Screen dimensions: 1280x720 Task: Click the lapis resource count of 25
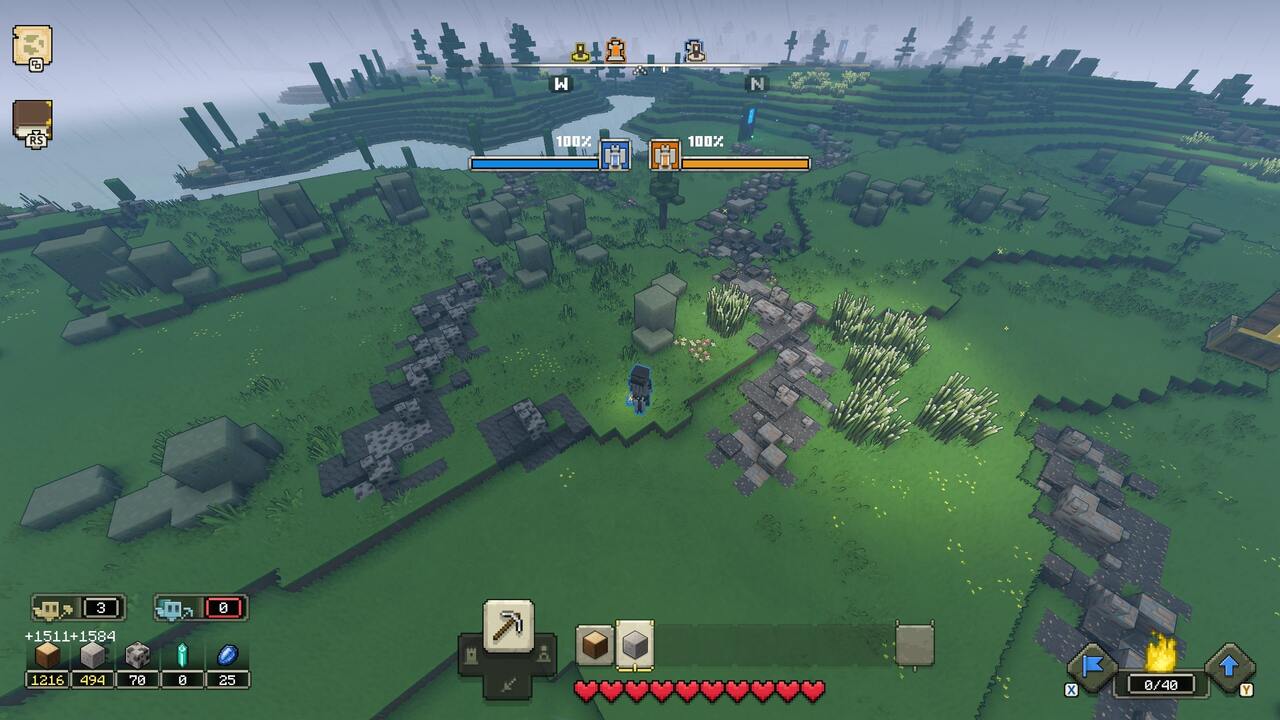coord(228,681)
